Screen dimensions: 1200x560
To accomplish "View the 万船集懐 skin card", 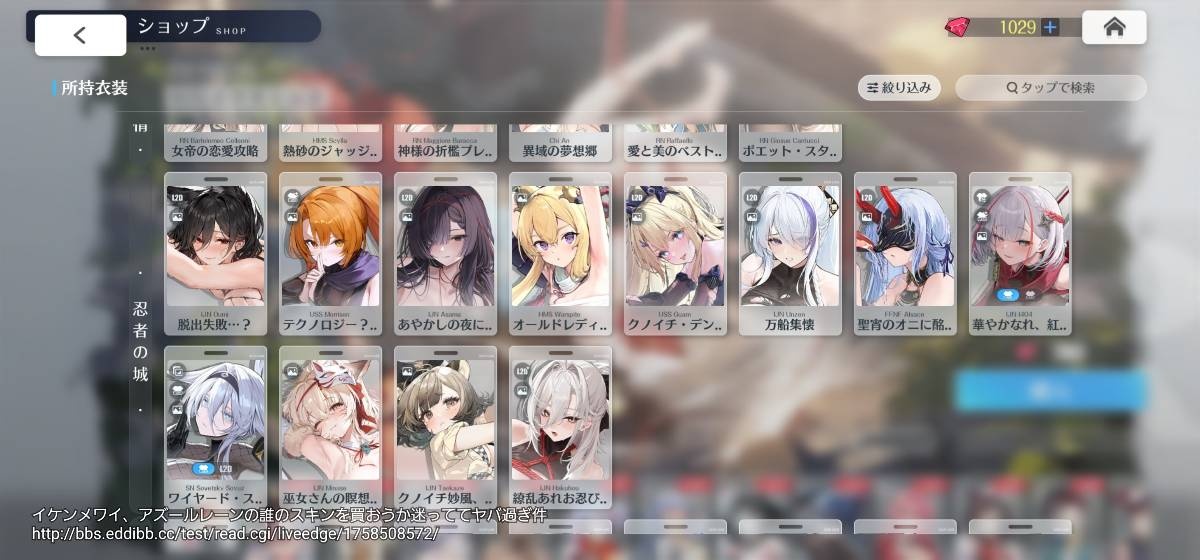I will coord(790,254).
